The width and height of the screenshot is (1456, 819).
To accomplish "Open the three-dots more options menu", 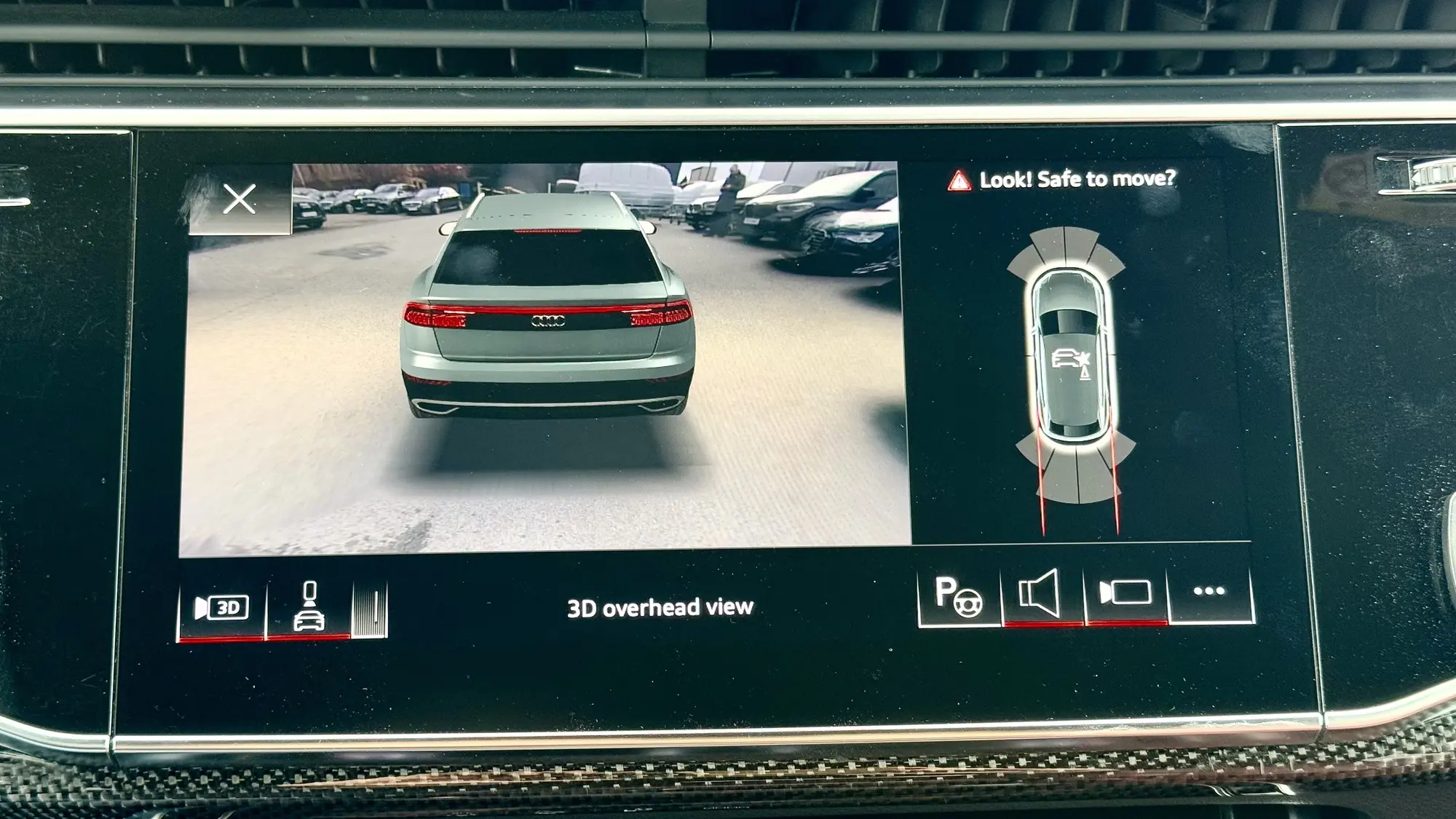I will click(x=1209, y=592).
